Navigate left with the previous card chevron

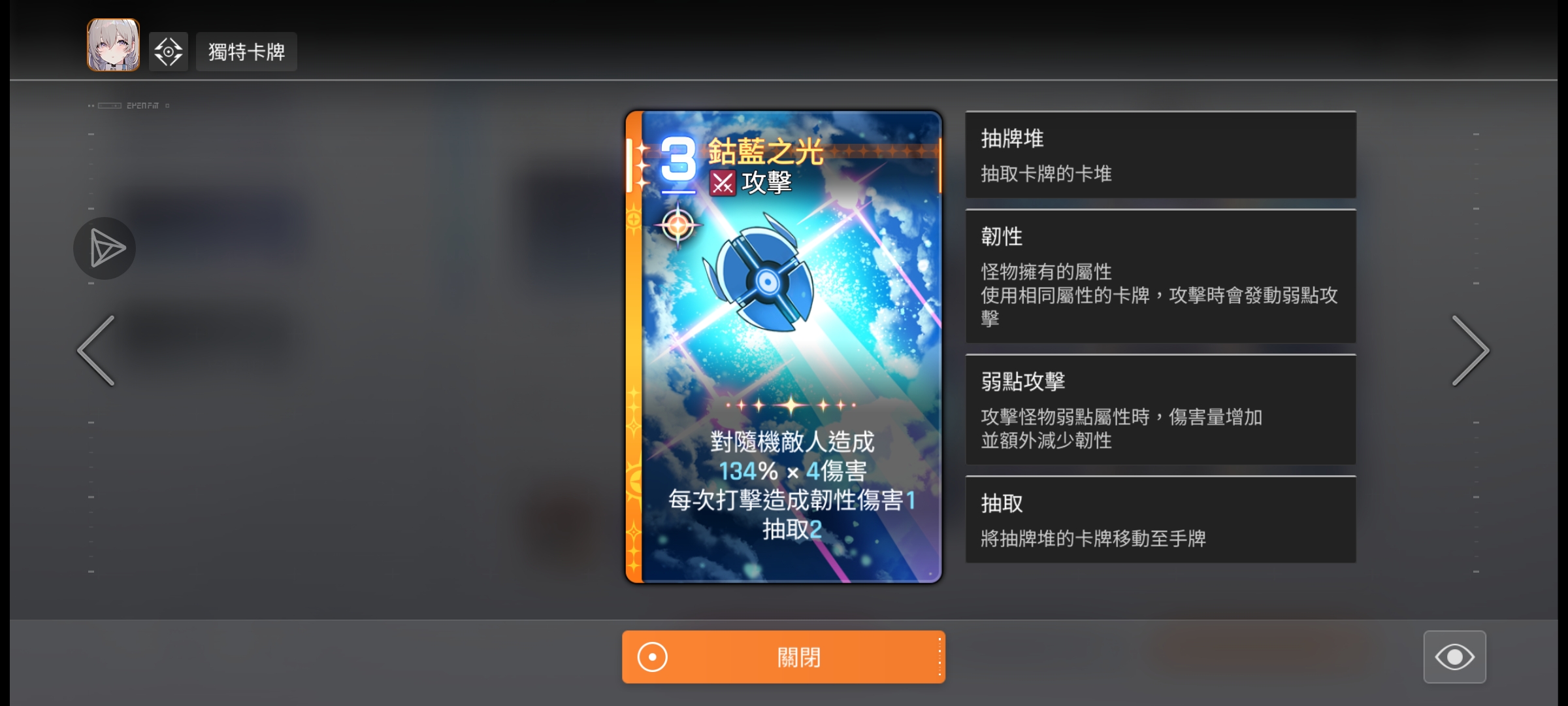tap(95, 351)
